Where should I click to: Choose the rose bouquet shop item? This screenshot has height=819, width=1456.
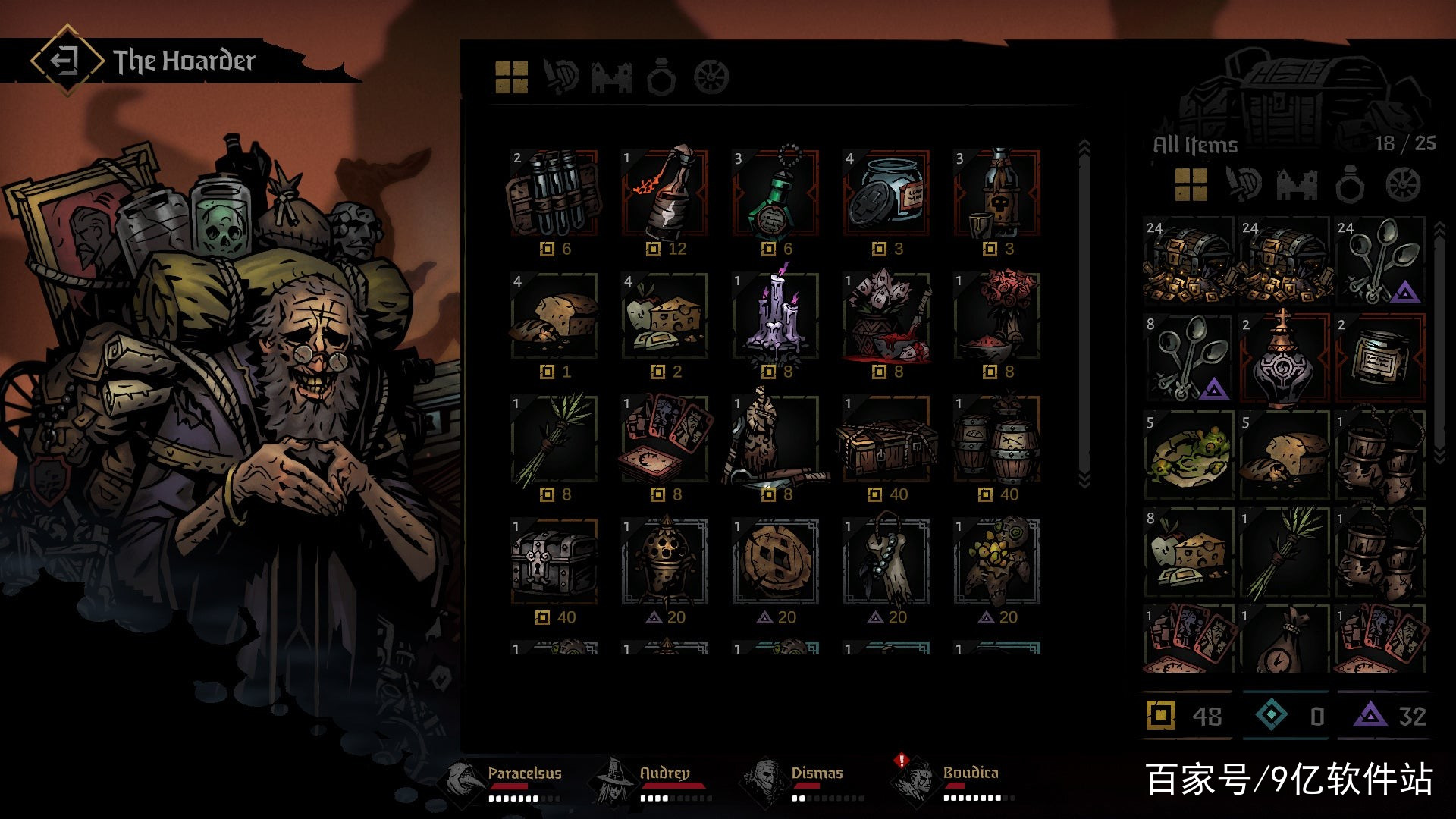[997, 317]
